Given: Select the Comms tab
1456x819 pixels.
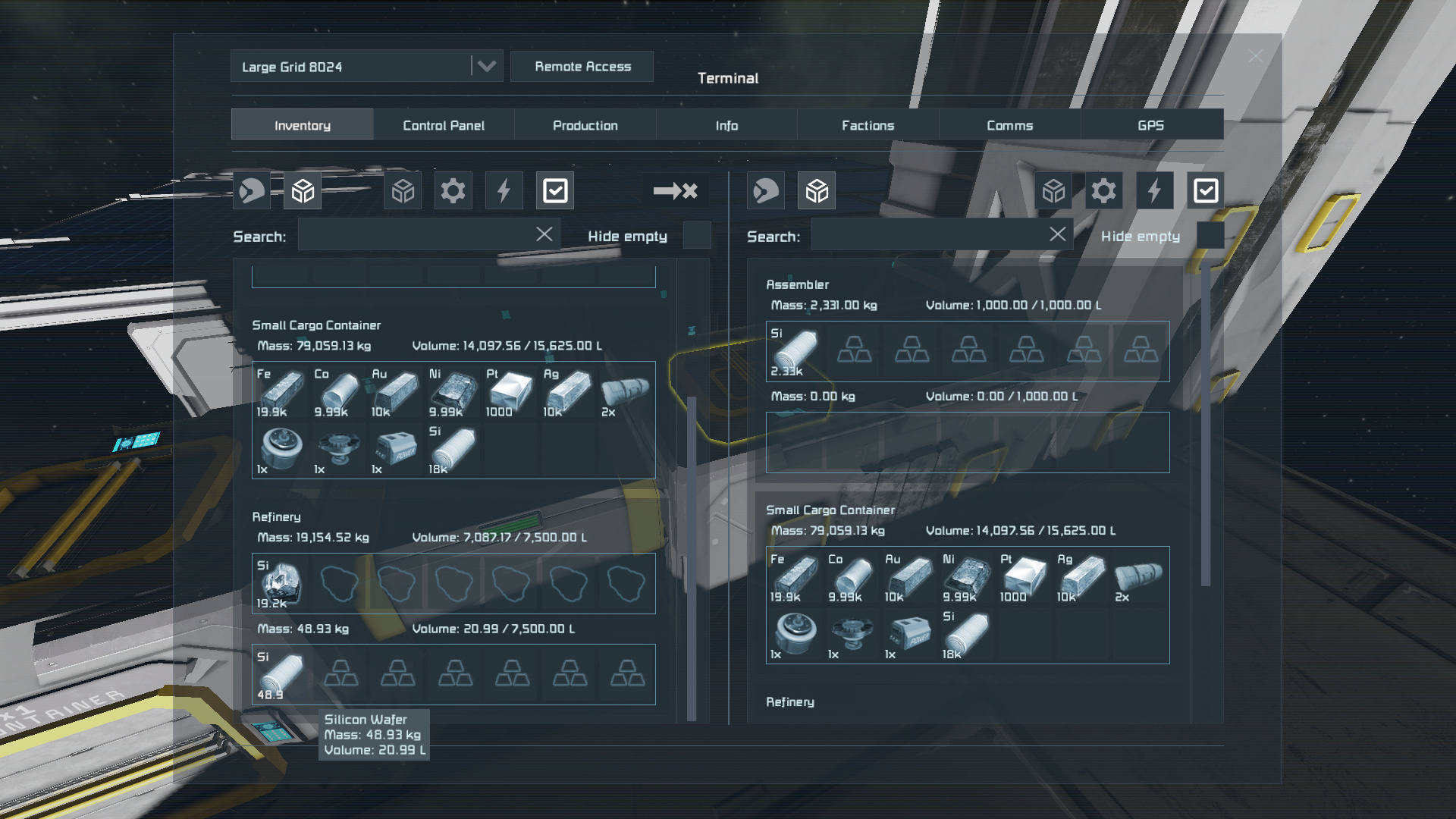Looking at the screenshot, I should (1009, 125).
